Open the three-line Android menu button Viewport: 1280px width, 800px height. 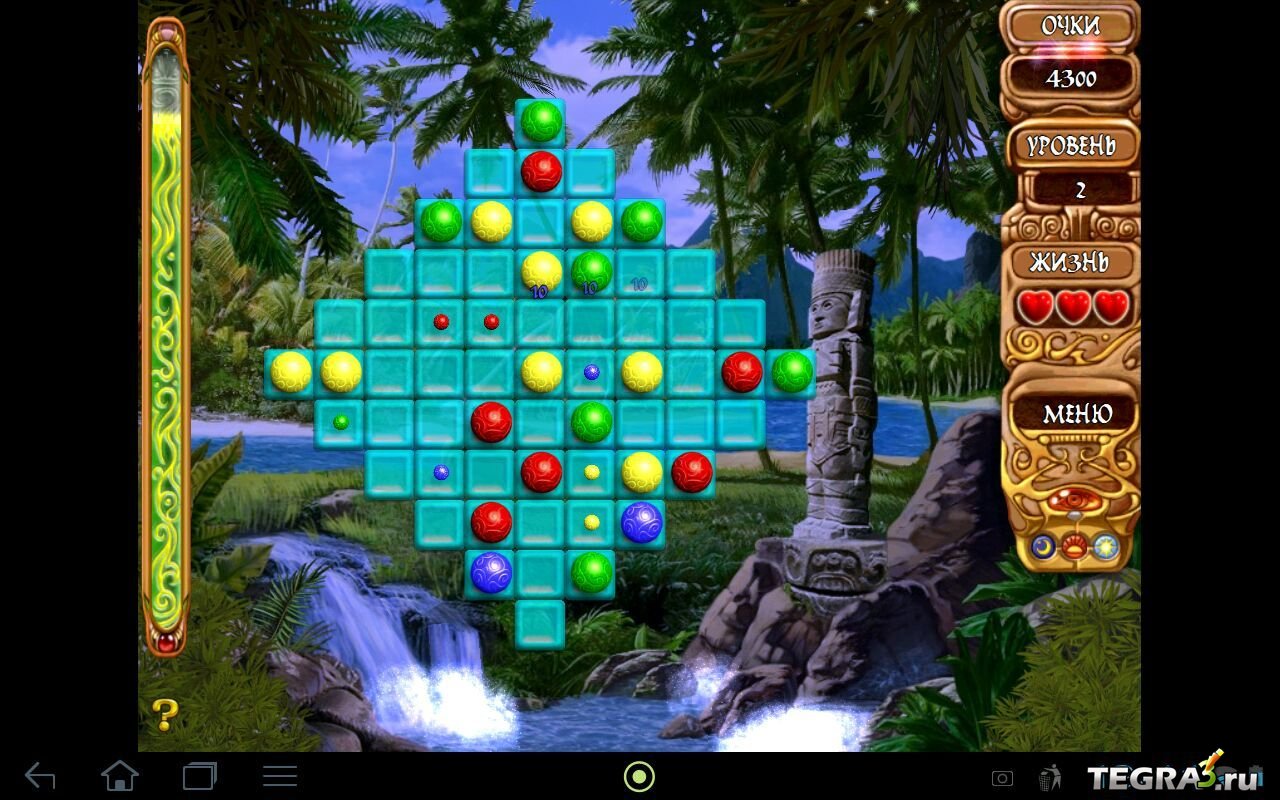(x=279, y=776)
